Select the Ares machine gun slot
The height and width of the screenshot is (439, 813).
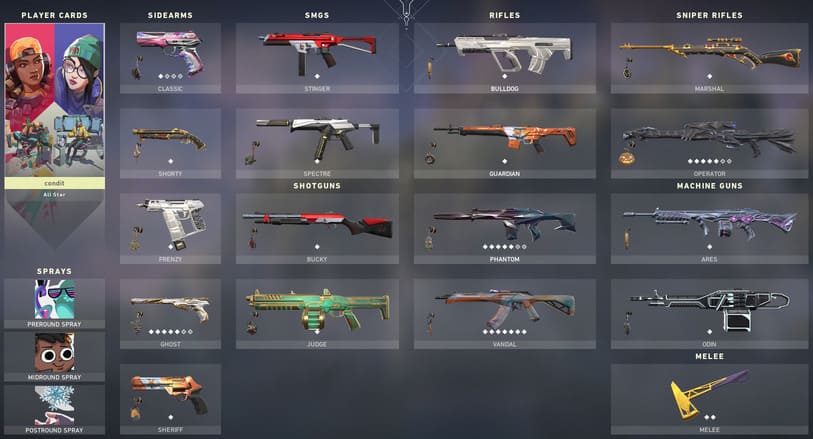pos(709,228)
